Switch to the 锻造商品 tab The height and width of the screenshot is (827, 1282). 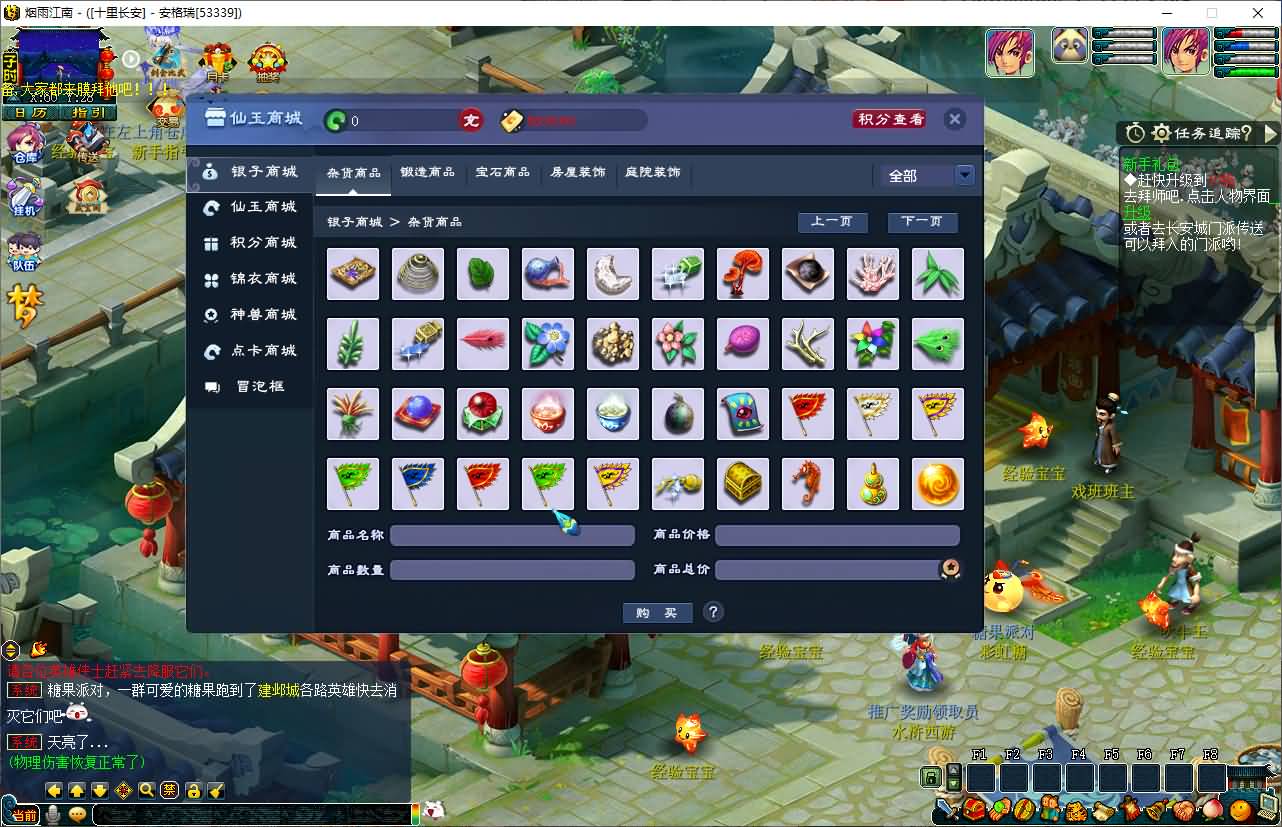[428, 171]
